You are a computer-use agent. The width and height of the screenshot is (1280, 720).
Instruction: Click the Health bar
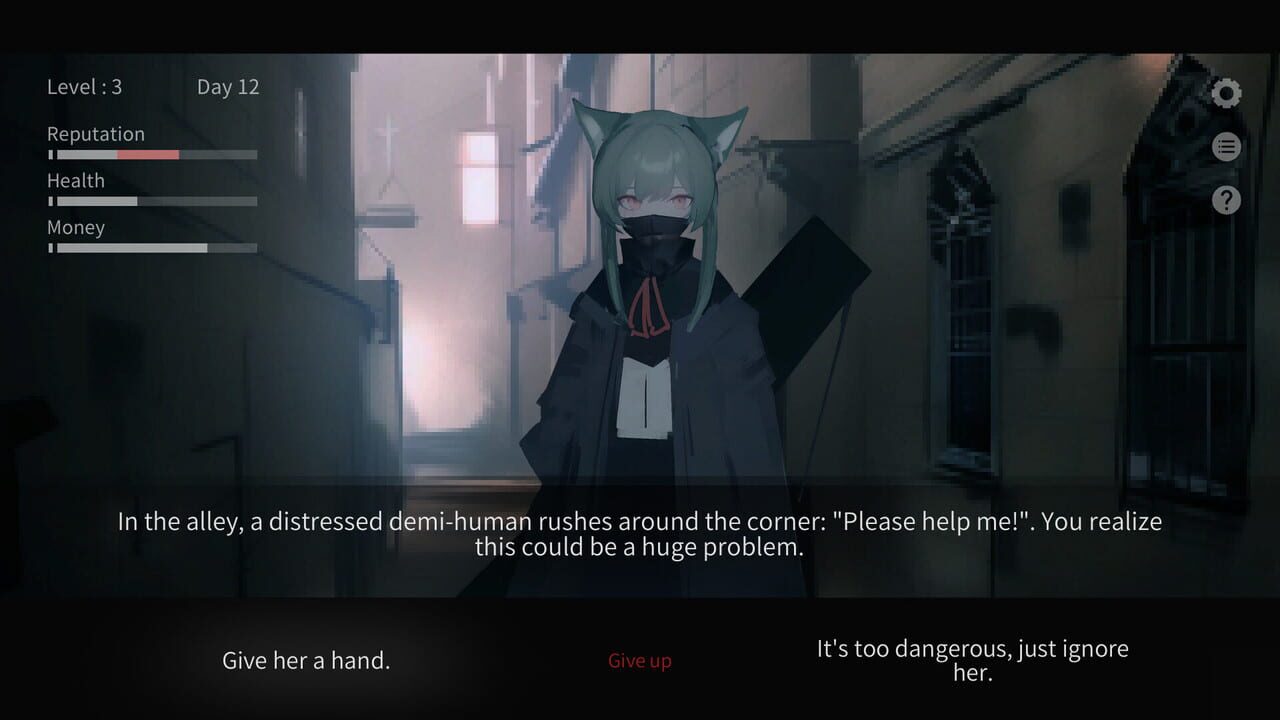coord(152,201)
